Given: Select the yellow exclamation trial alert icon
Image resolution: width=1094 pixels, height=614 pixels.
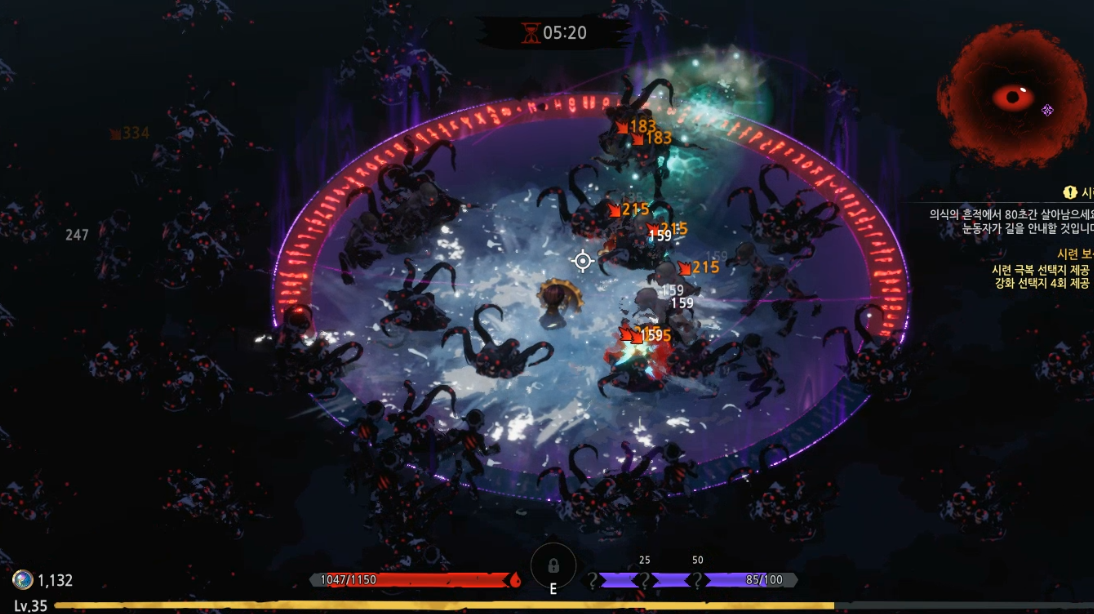Looking at the screenshot, I should point(1070,193).
